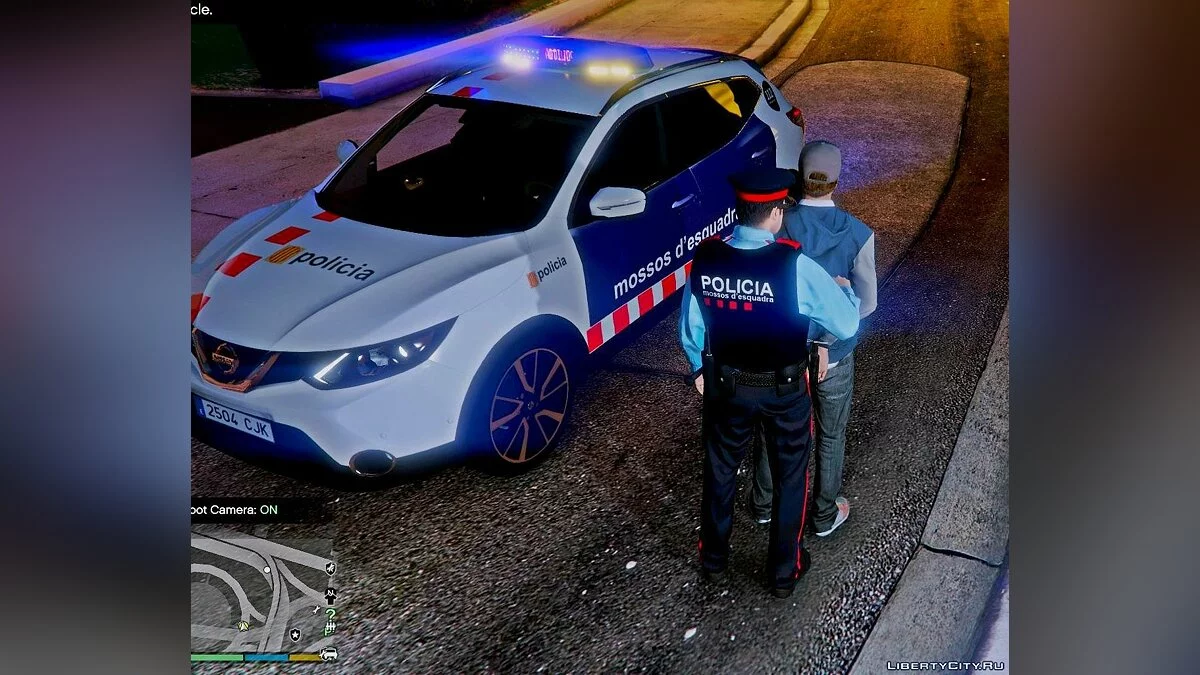Click the green question mark blip
Screen dimensions: 1200x675
pos(330,614)
